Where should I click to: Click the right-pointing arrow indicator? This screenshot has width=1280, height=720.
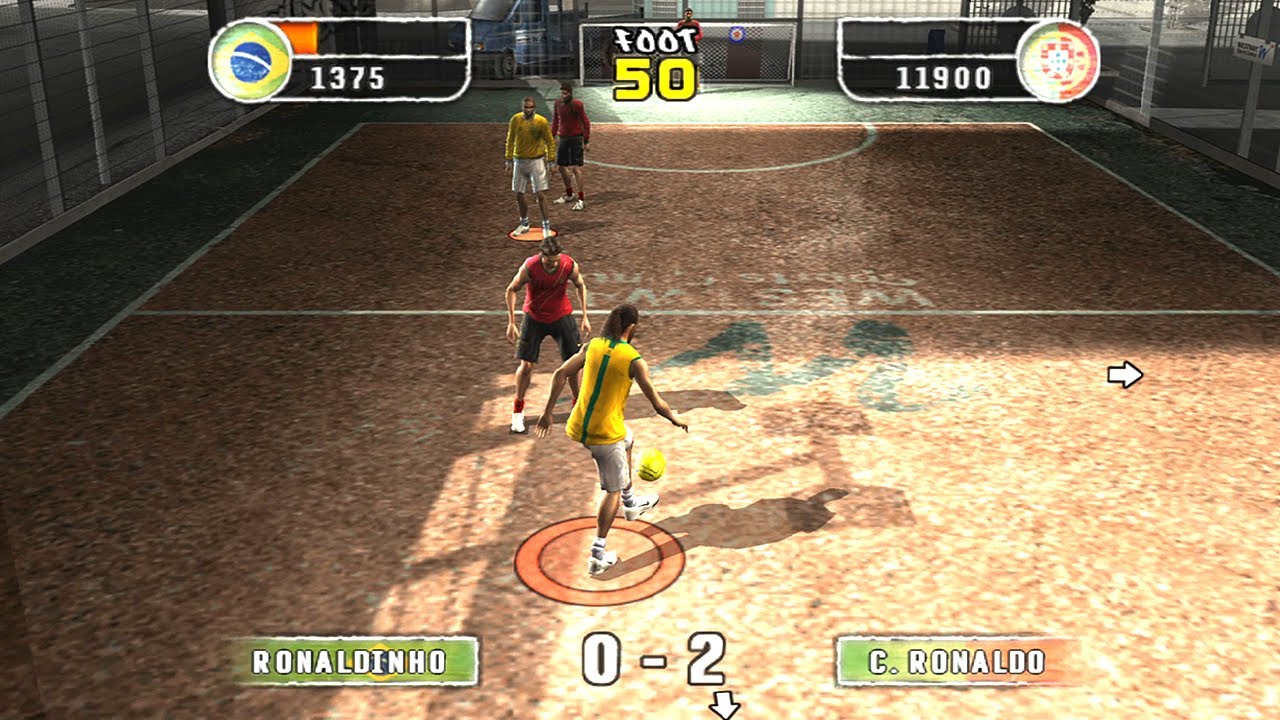[1125, 376]
